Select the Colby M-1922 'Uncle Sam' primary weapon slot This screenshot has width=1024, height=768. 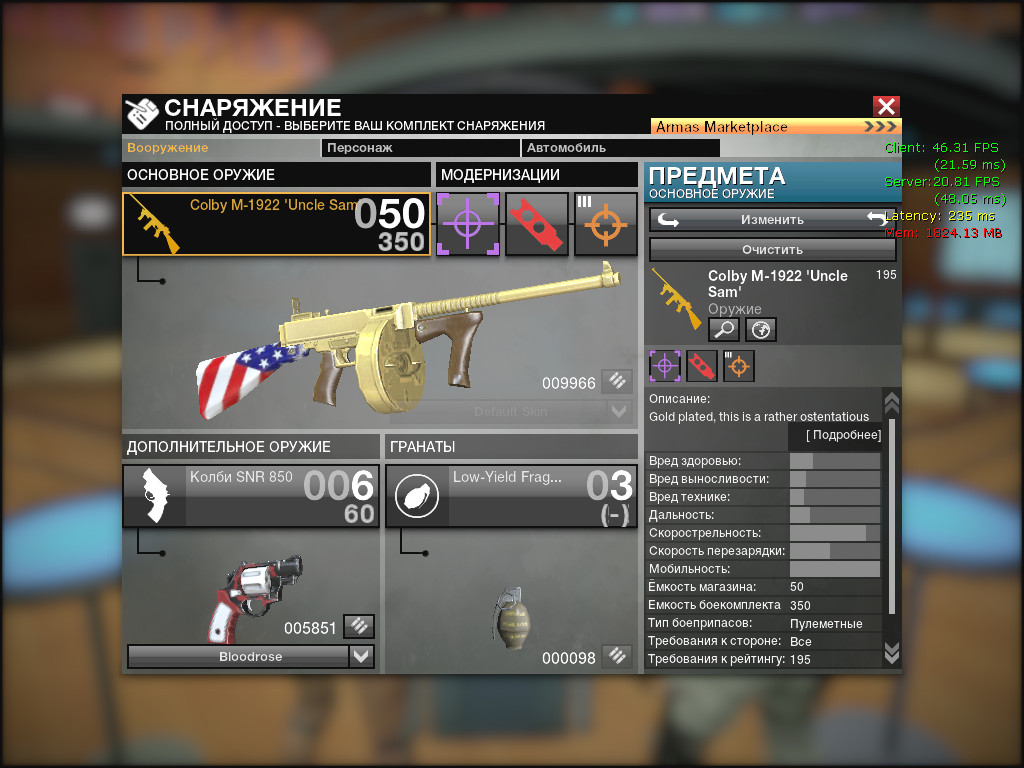coord(277,224)
